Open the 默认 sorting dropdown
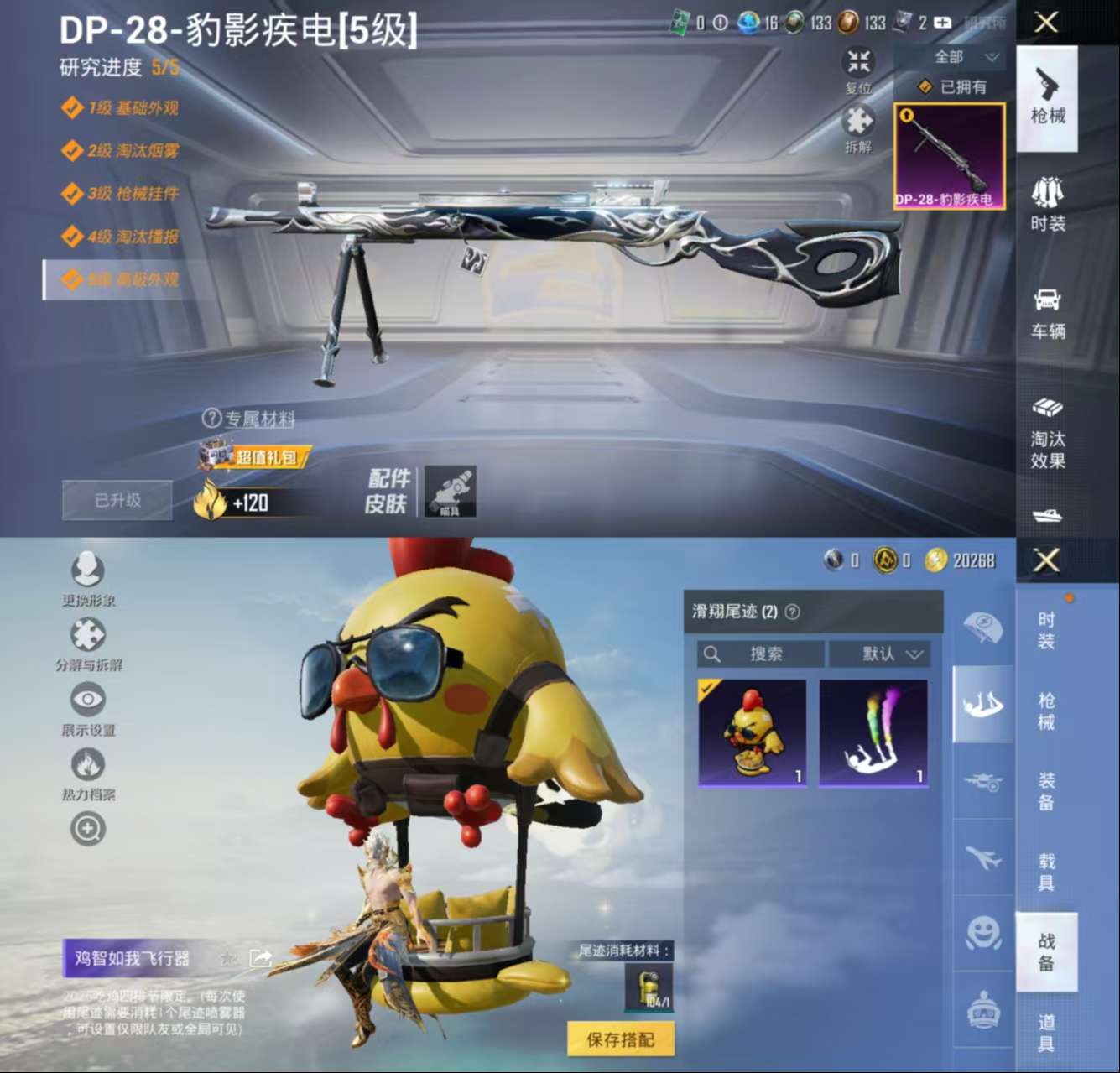The height and width of the screenshot is (1073, 1120). coord(881,654)
